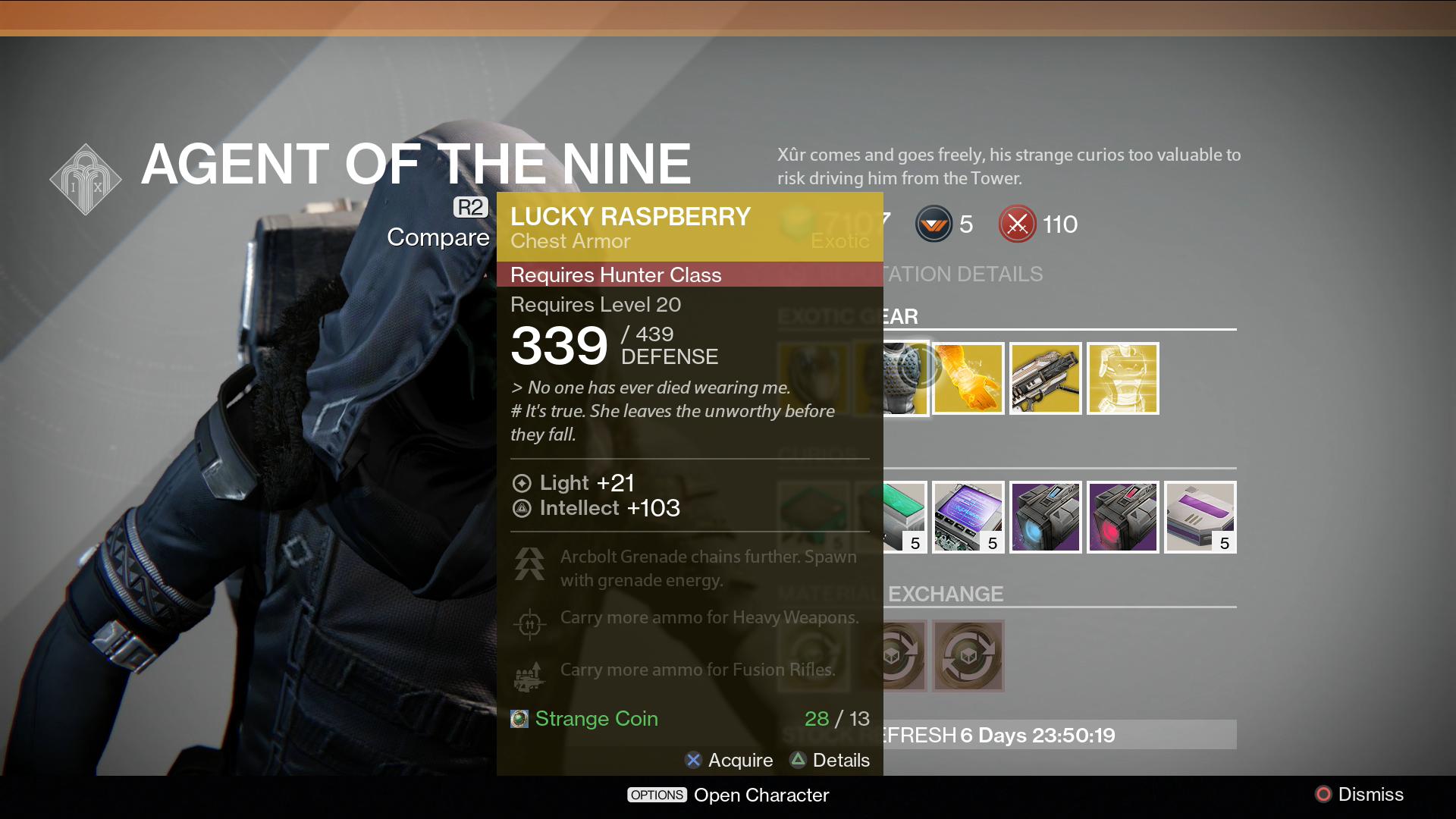Select the exotic helmet at the far left of Exotic Gear
The width and height of the screenshot is (1456, 819).
(x=814, y=378)
